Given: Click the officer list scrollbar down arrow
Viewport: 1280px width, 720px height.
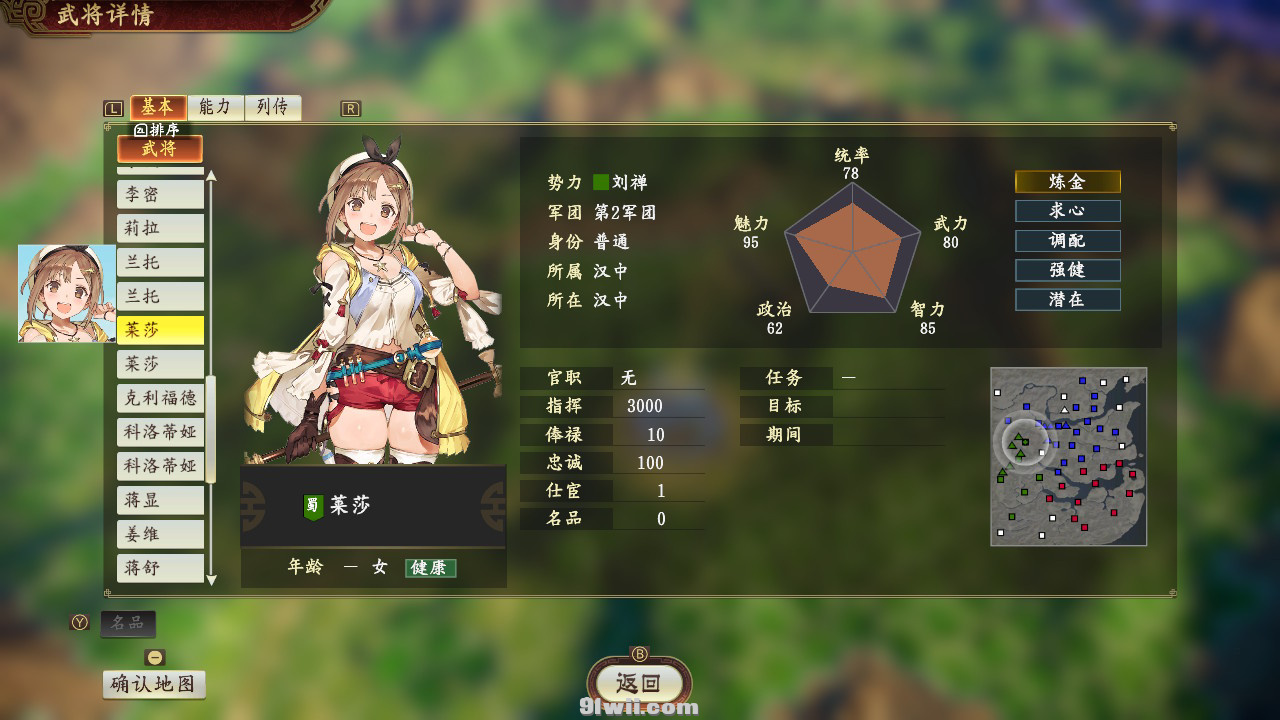Looking at the screenshot, I should coord(211,580).
